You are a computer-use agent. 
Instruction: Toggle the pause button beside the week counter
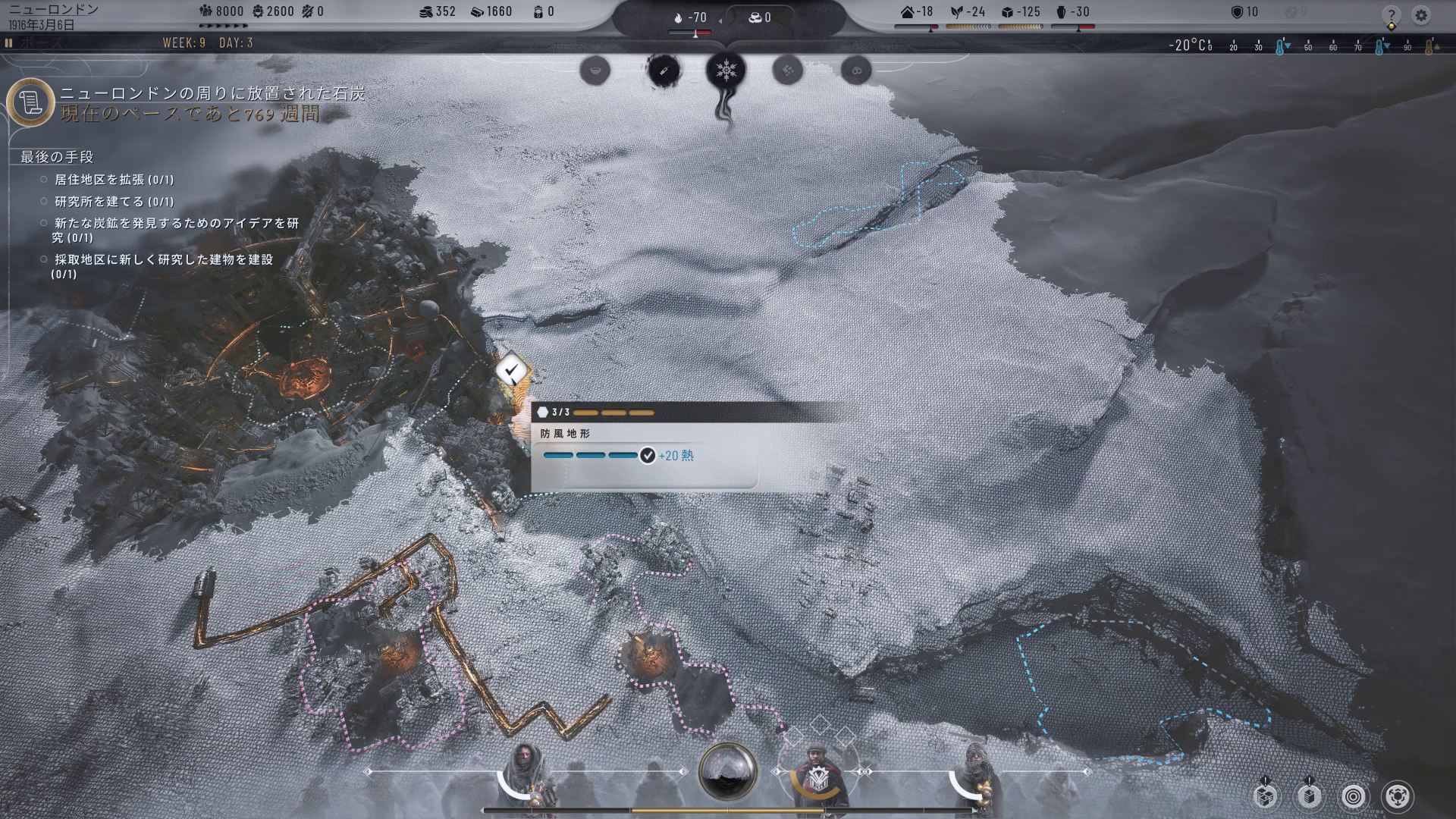(9, 43)
